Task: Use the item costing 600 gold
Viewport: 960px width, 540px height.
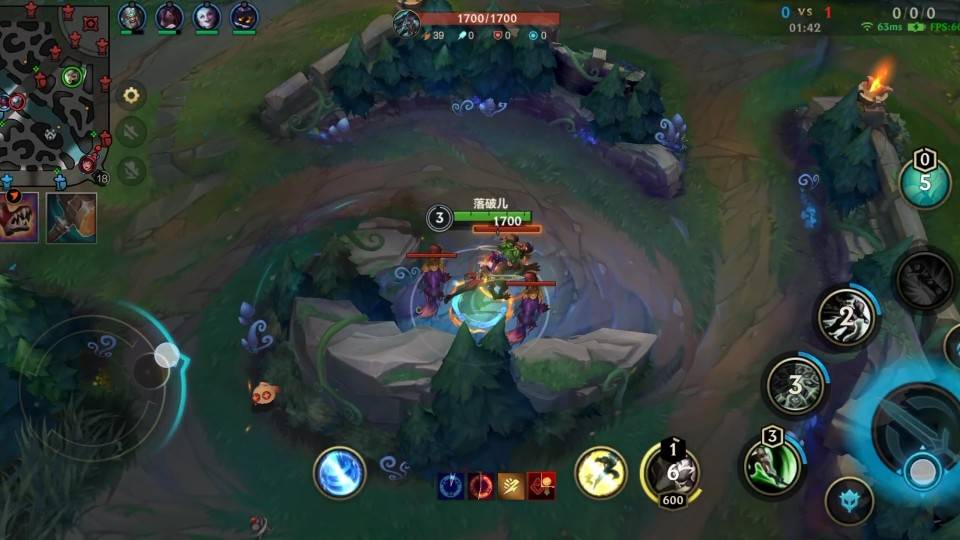Action: point(670,472)
